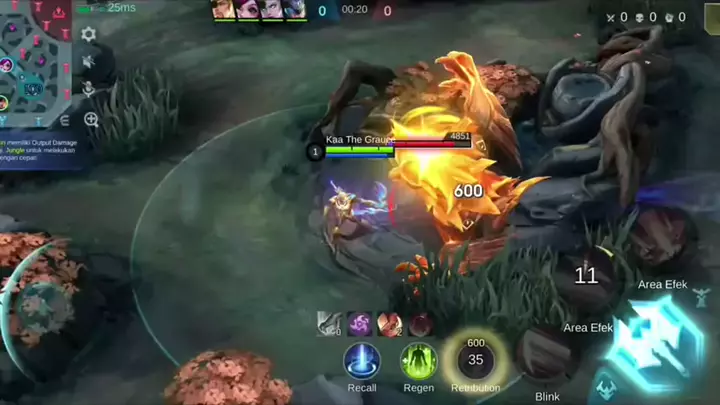Use the Regen ability
Screen dimensions: 720x405
(x=419, y=361)
